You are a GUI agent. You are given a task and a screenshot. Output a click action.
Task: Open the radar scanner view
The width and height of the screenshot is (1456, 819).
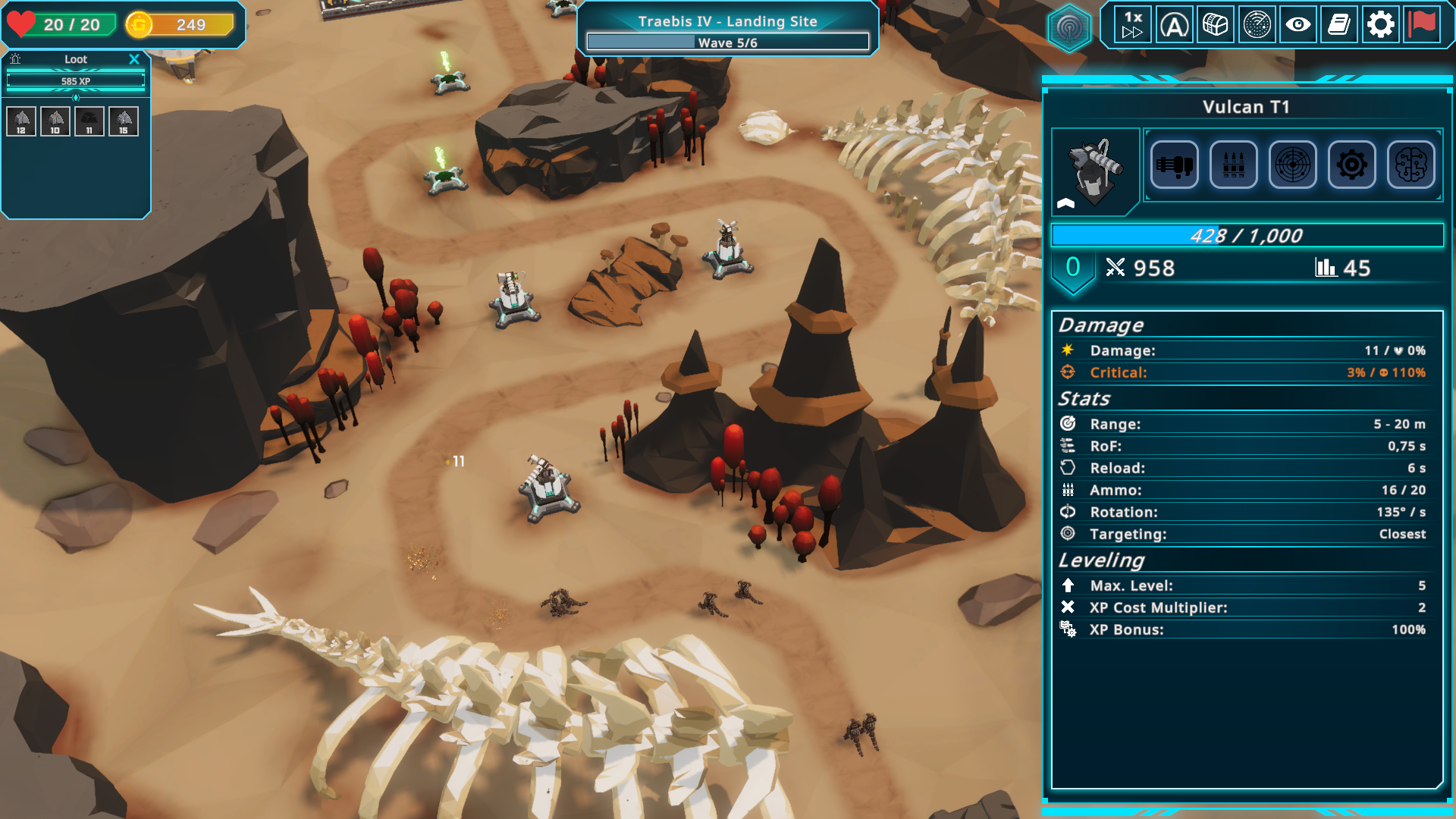[x=1257, y=25]
